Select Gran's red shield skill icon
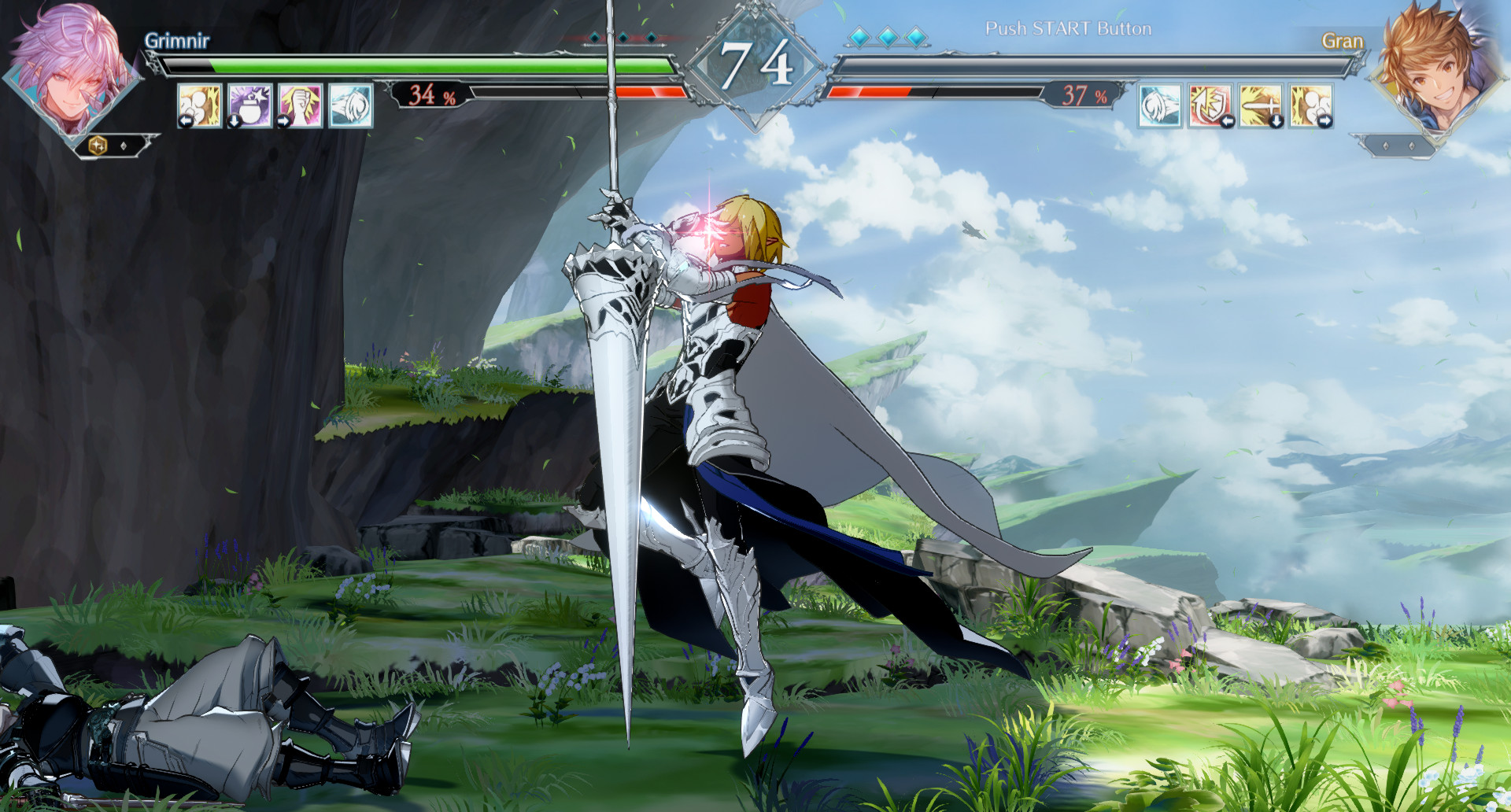The width and height of the screenshot is (1511, 812). coord(1210,105)
